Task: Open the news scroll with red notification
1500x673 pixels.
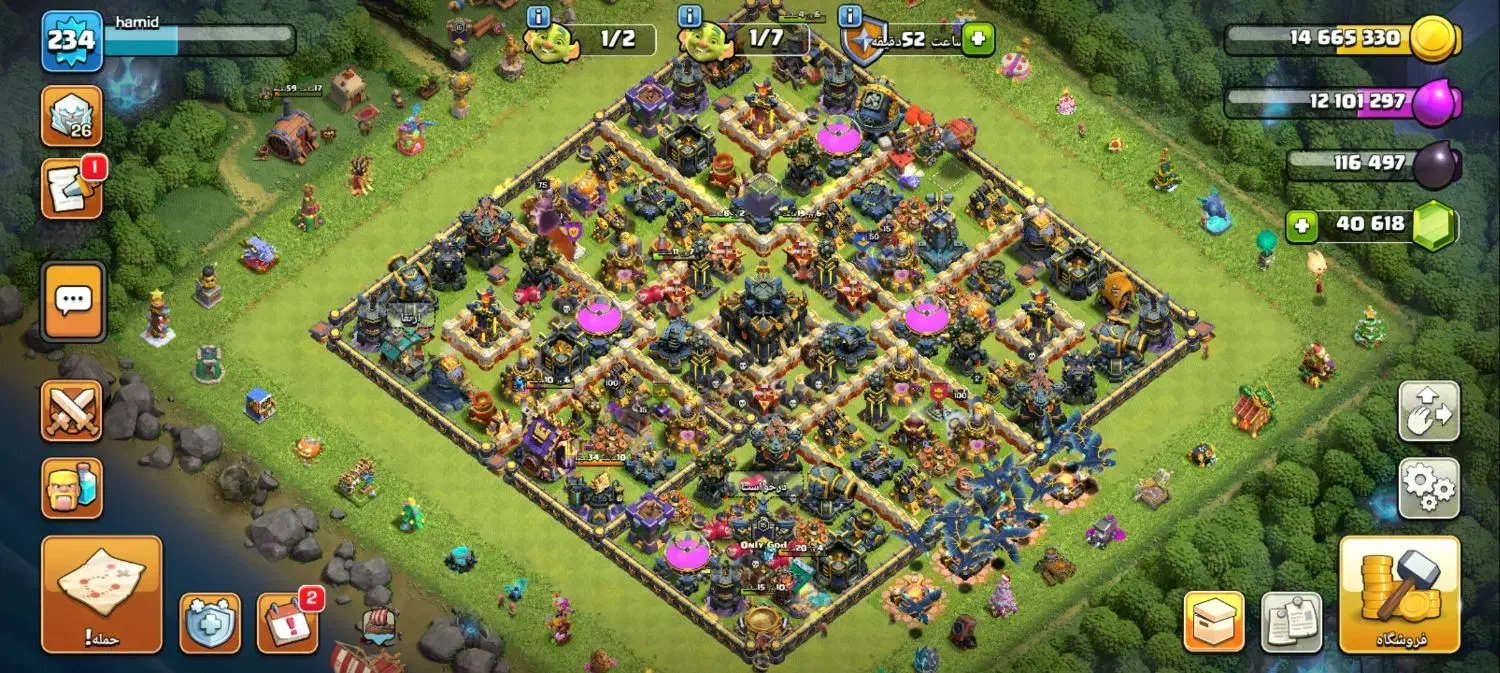Action: [72, 189]
